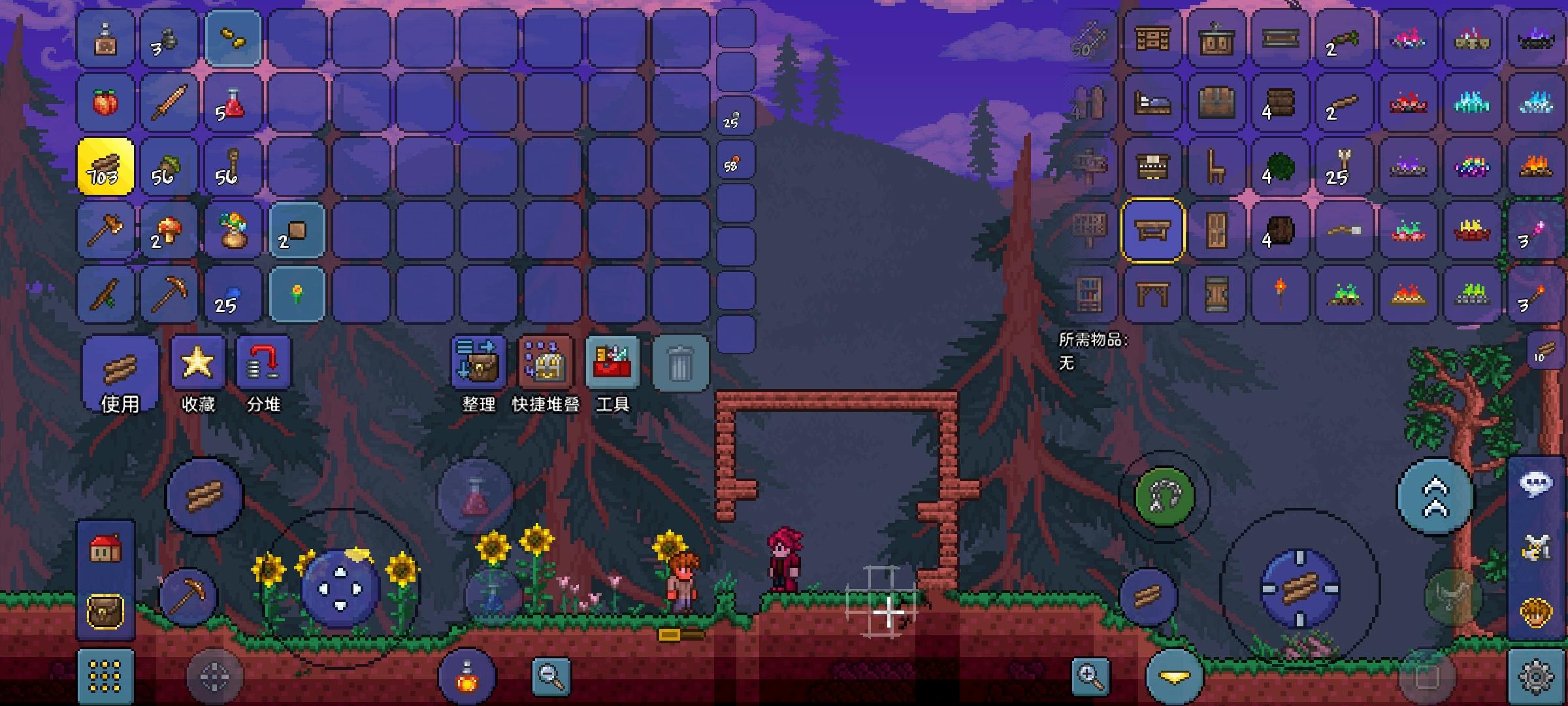Activate the grappling hook button
The image size is (1568, 706).
(x=1164, y=496)
